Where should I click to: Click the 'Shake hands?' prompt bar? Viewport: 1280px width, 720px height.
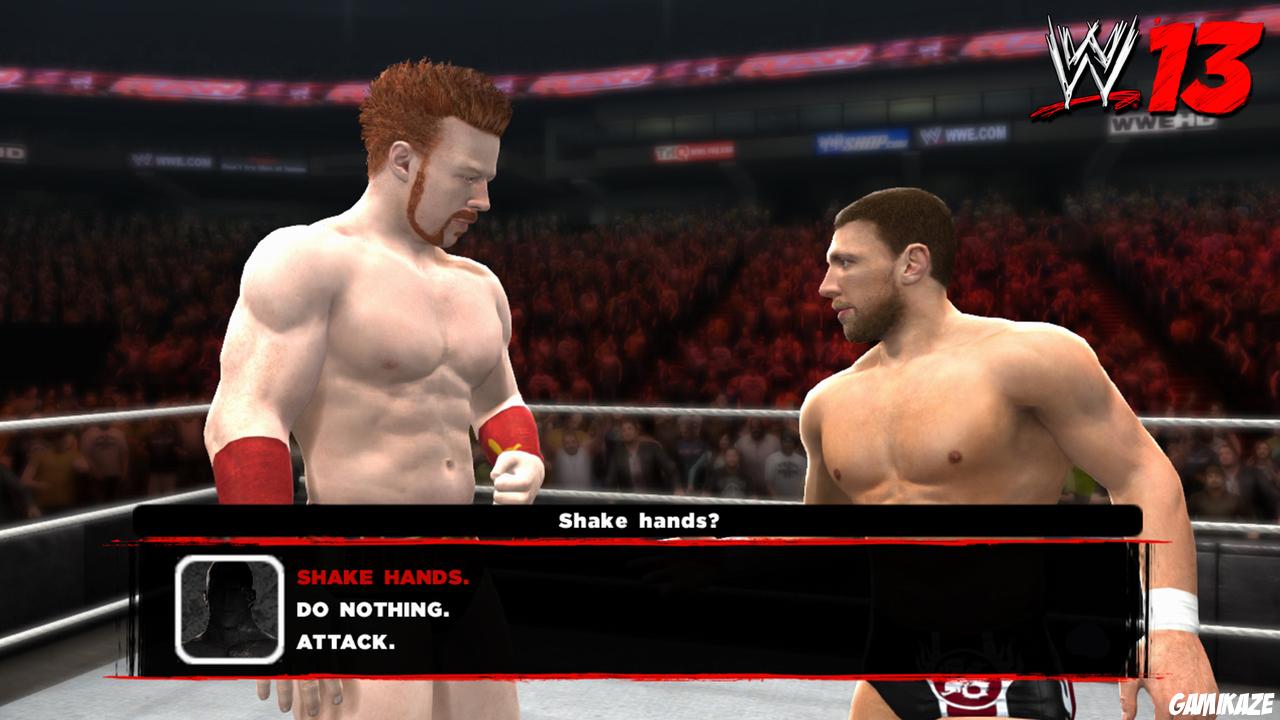point(640,518)
